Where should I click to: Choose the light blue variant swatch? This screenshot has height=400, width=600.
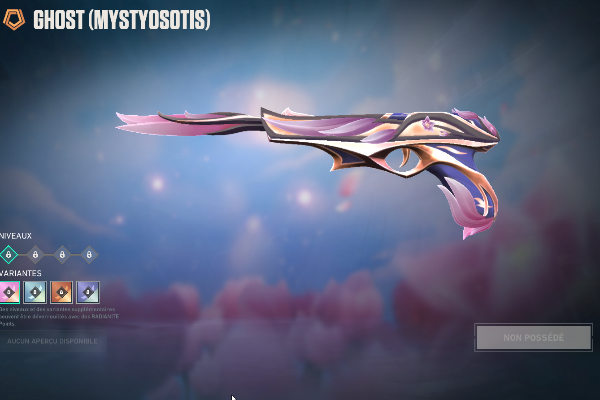pyautogui.click(x=35, y=292)
